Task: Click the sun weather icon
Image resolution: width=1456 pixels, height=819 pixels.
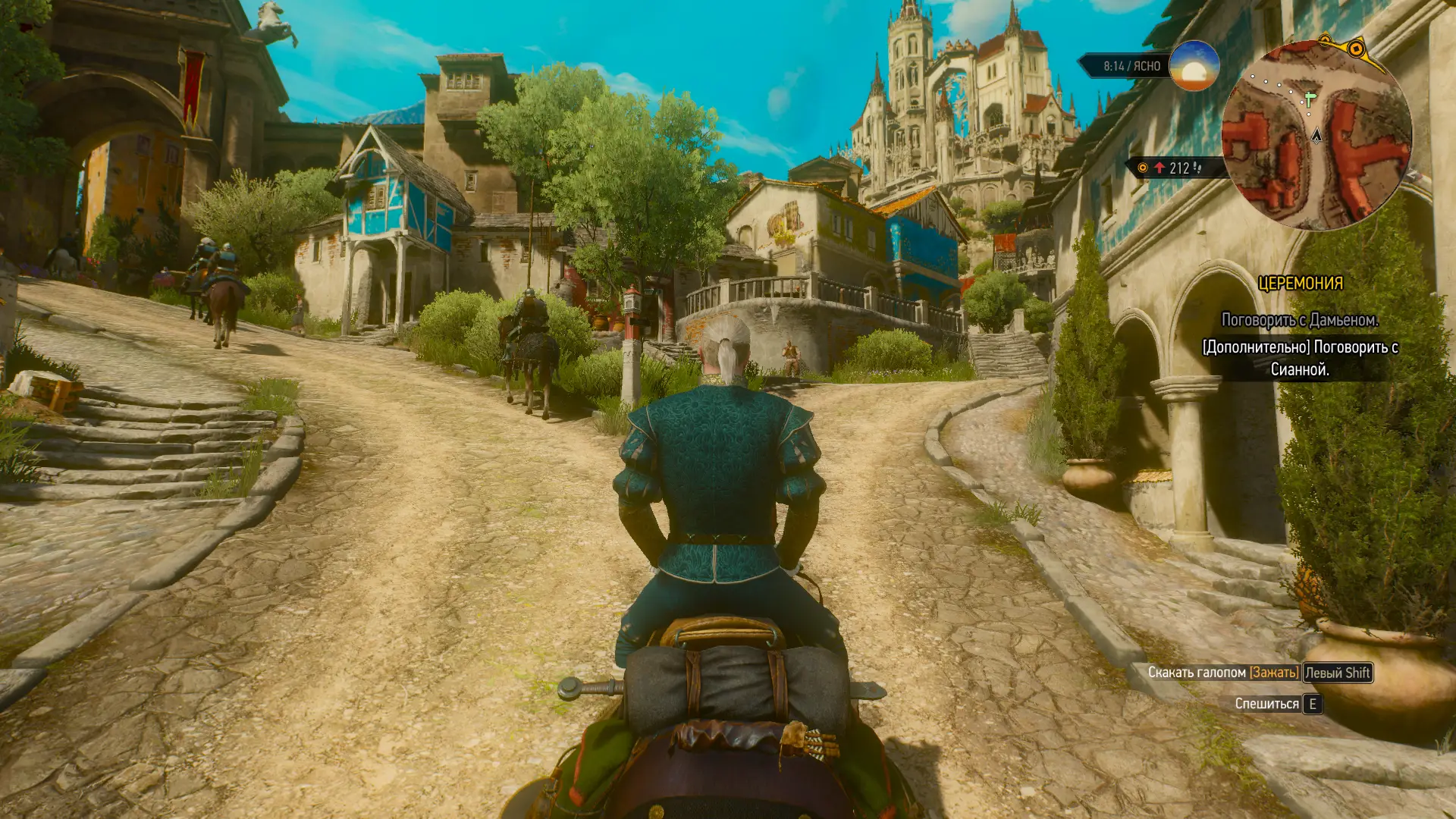Action: (1194, 66)
